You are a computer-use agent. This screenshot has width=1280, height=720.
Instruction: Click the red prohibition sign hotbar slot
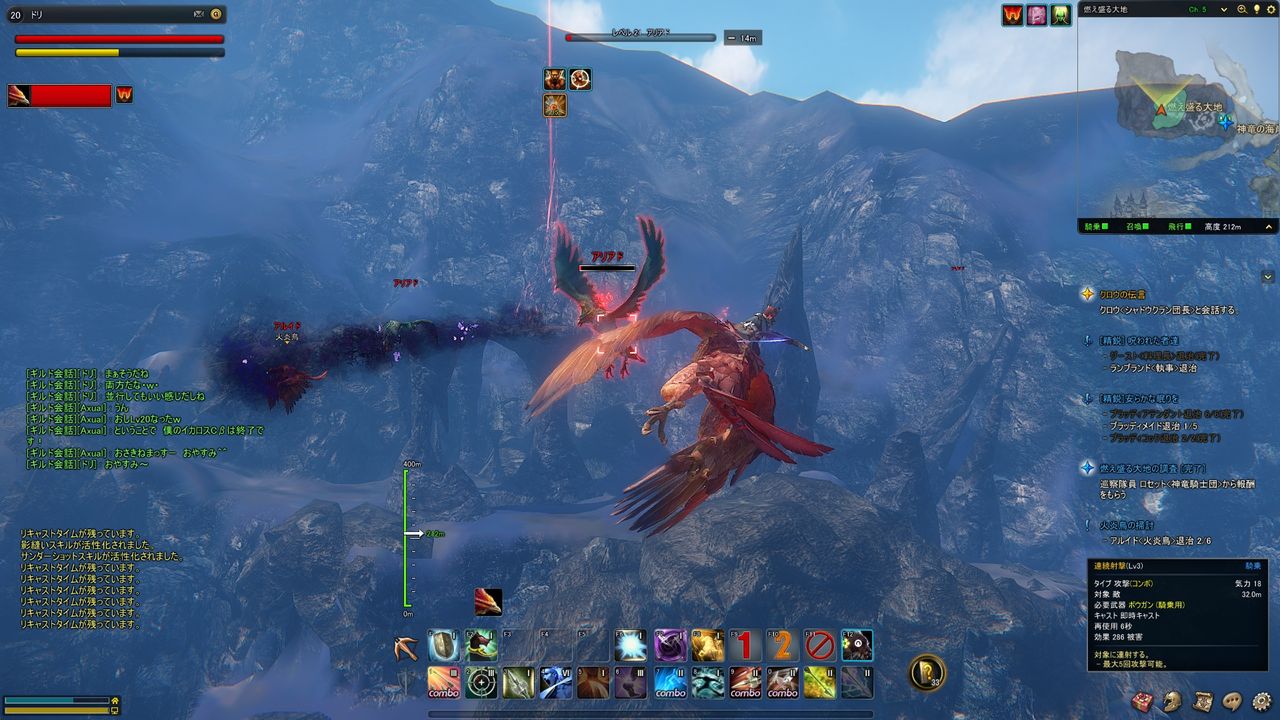pyautogui.click(x=819, y=646)
